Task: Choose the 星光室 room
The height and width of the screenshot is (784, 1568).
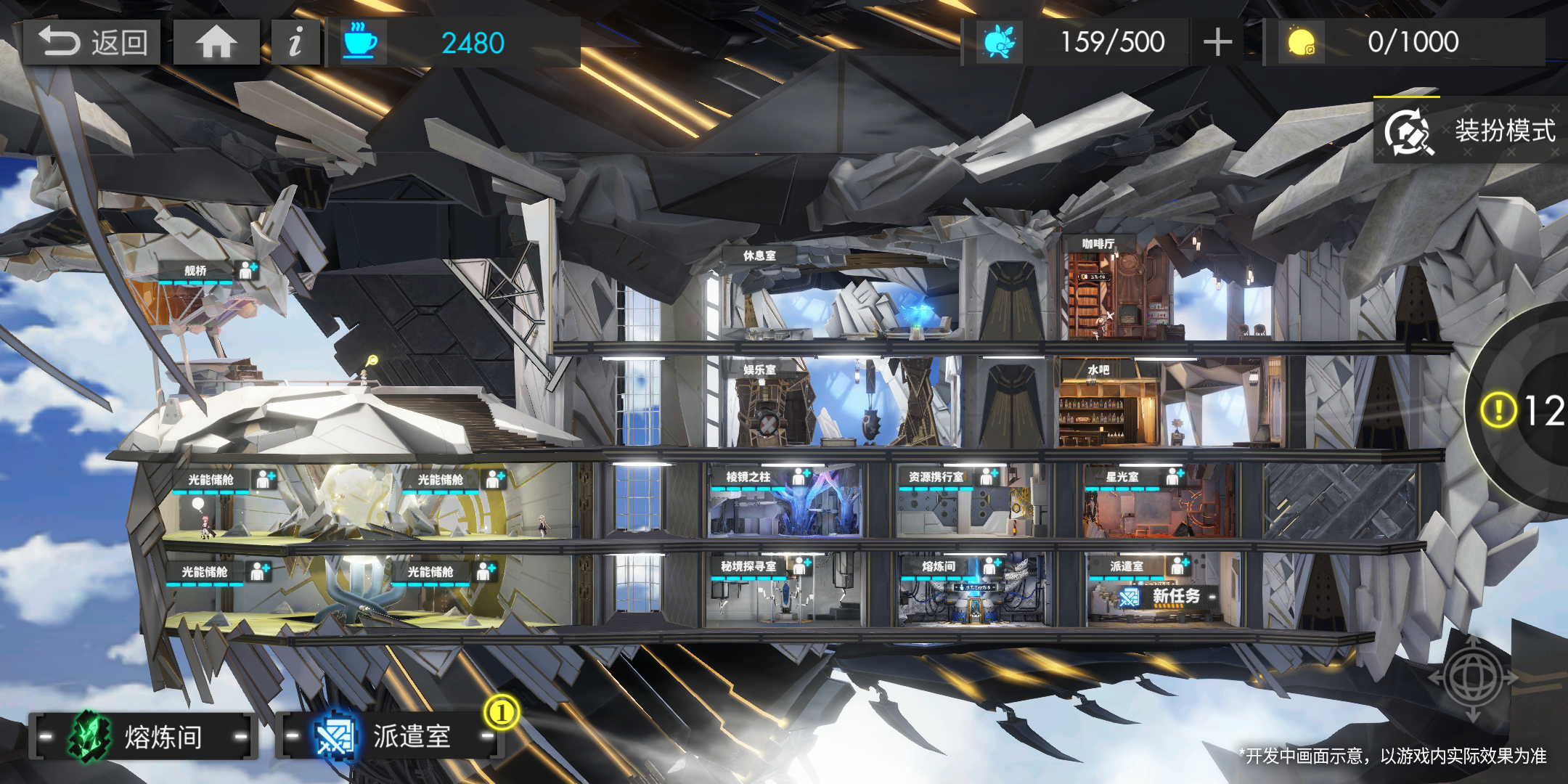Action: [x=1122, y=477]
